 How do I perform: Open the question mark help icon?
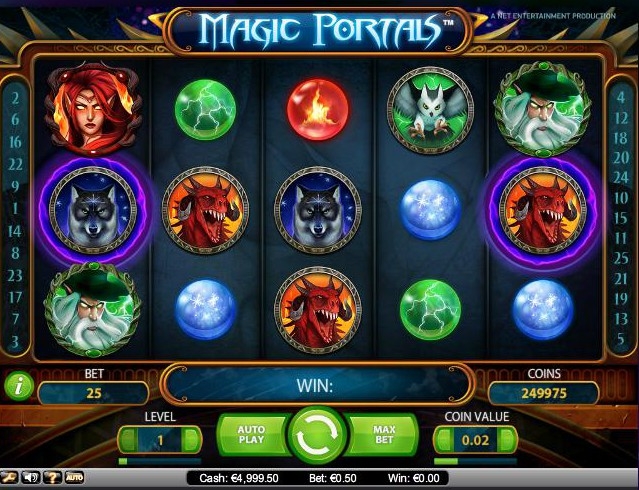(51, 478)
